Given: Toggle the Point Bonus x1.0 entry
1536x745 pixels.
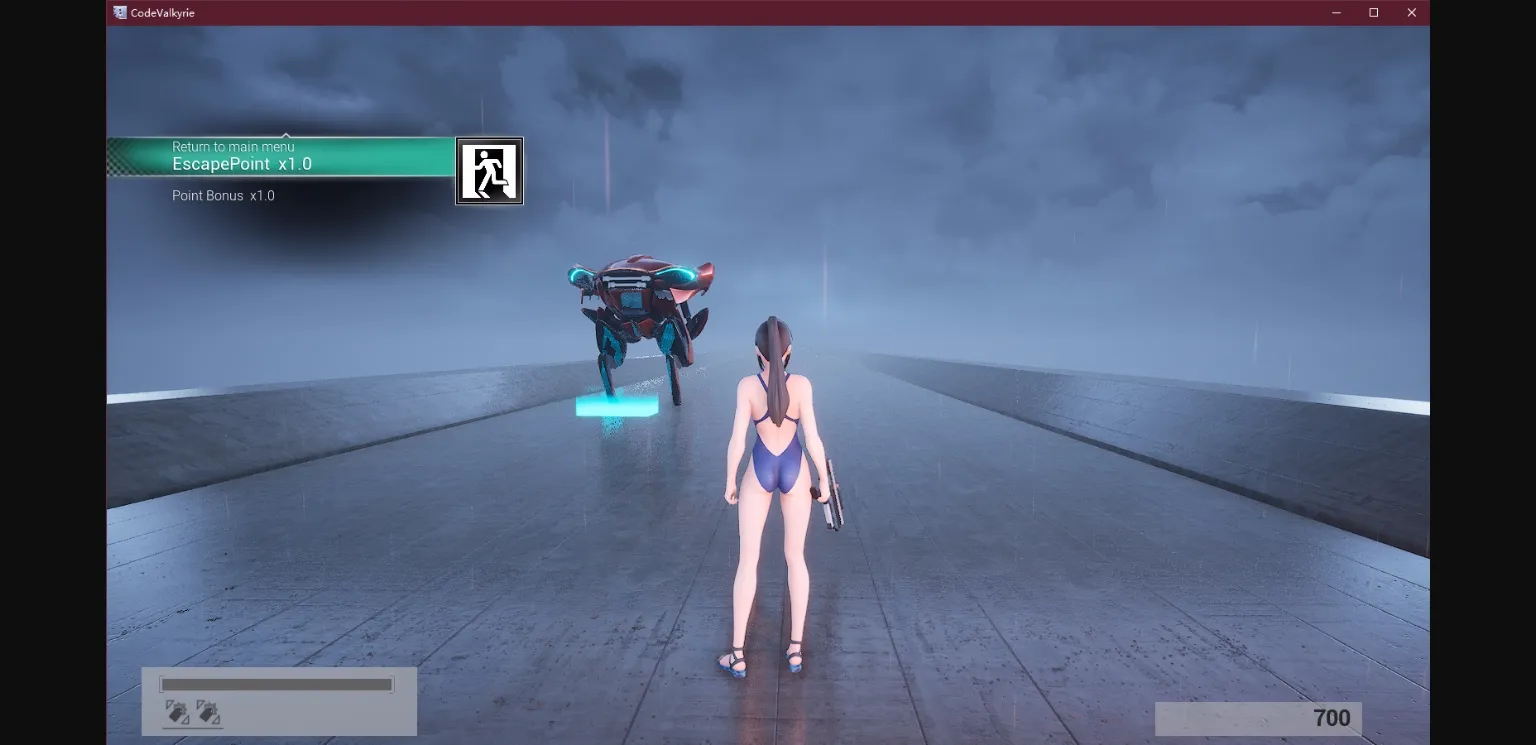Looking at the screenshot, I should (223, 196).
